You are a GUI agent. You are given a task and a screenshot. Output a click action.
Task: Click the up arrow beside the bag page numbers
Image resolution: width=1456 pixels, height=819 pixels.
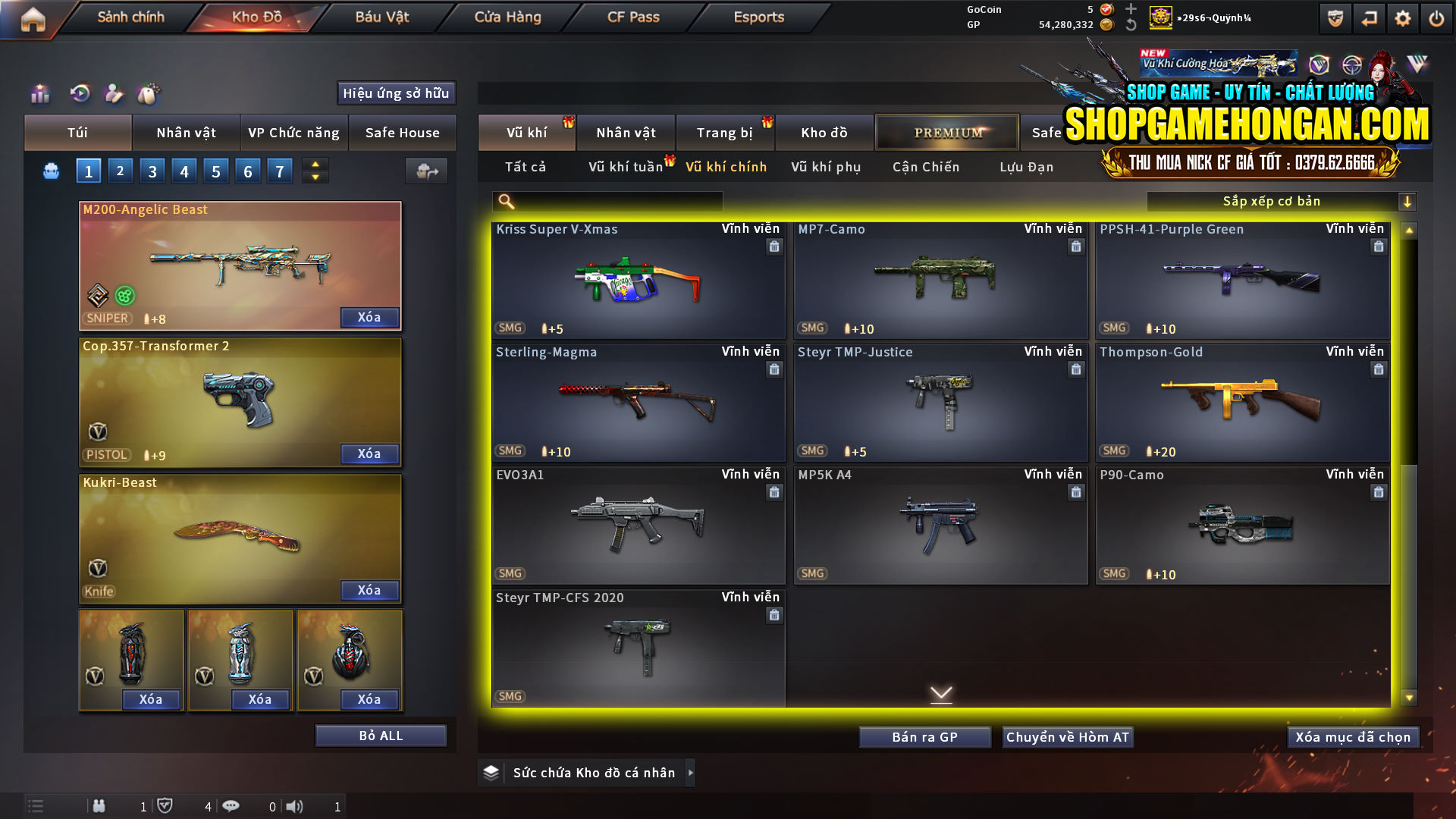(x=314, y=165)
